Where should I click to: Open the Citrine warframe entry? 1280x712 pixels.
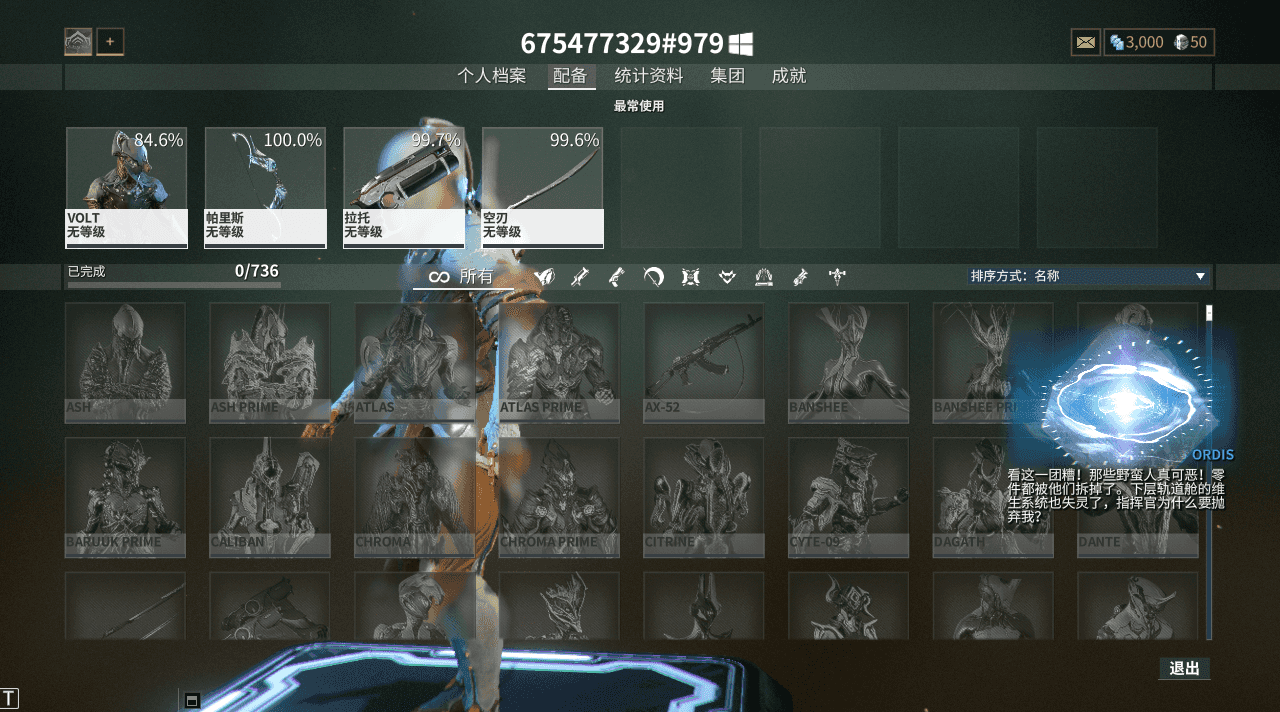tap(703, 496)
